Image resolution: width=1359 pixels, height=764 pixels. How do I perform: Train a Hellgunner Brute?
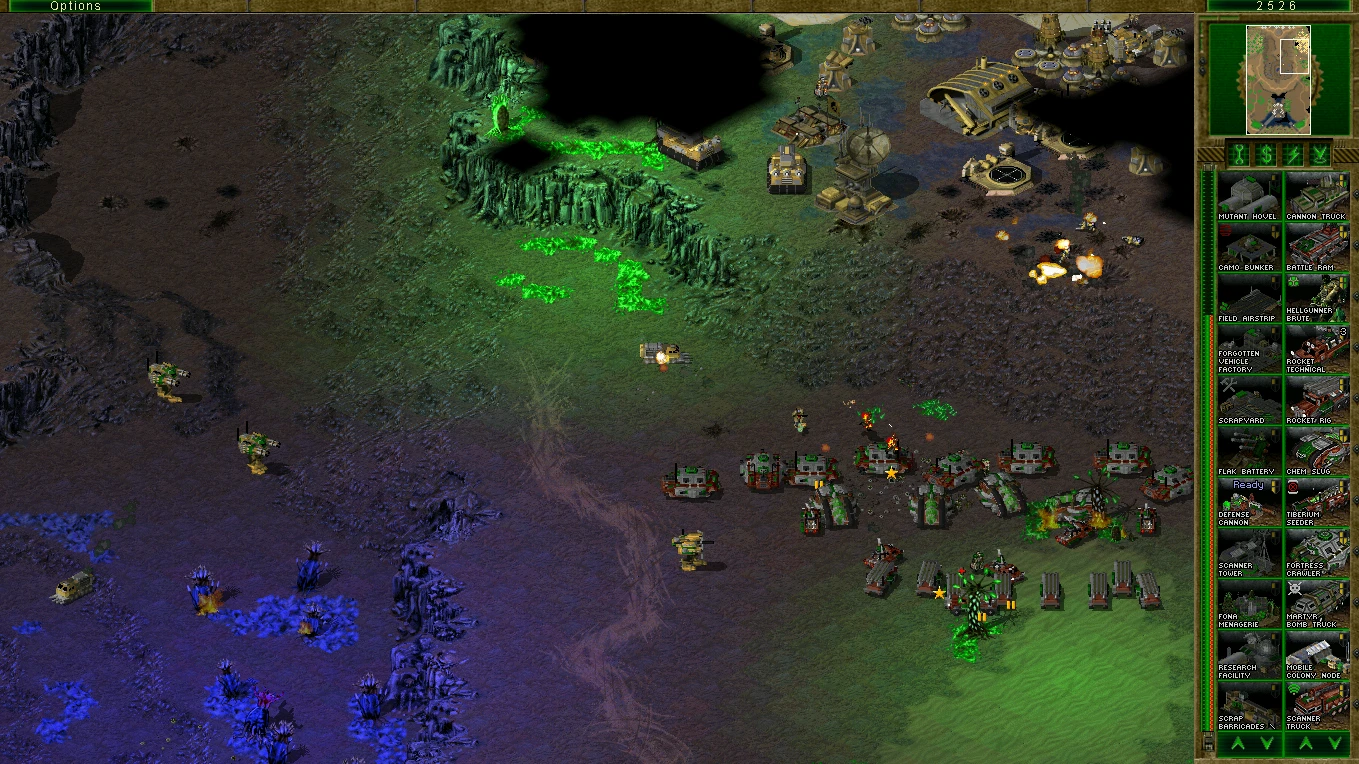[1316, 298]
